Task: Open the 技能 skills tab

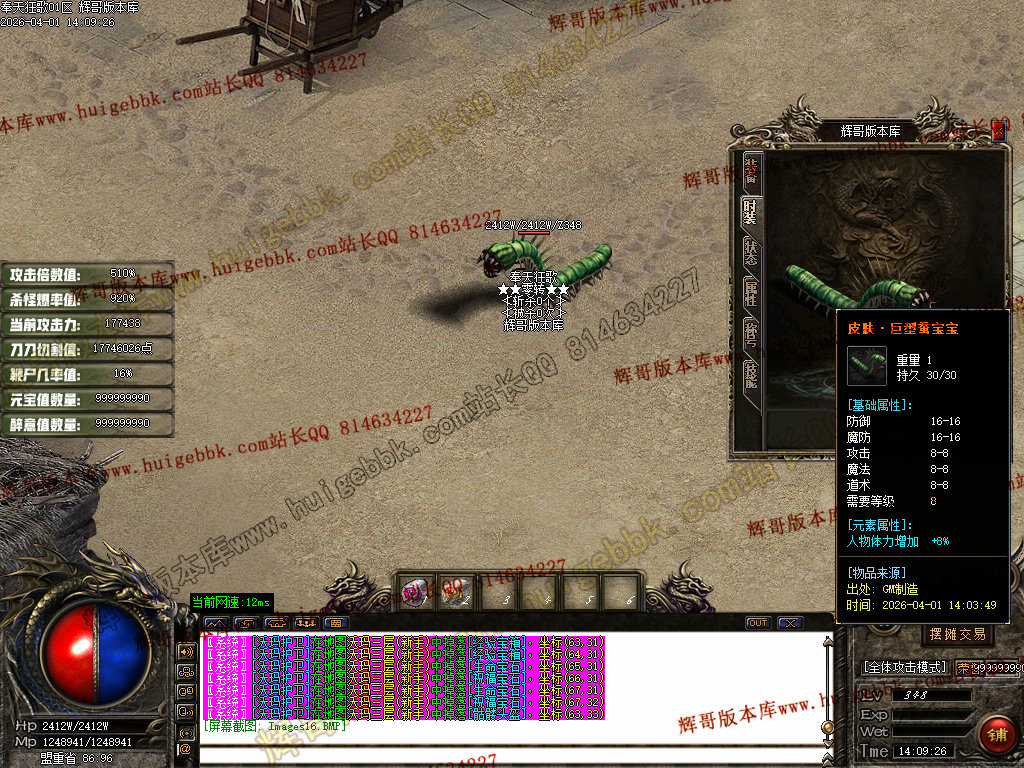Action: coord(751,376)
